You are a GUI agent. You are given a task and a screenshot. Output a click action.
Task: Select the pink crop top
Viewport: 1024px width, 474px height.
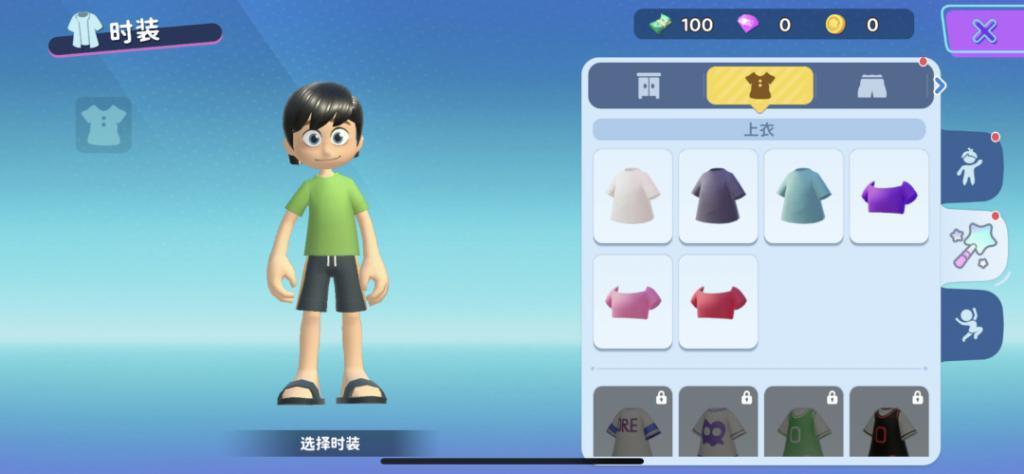[x=633, y=301]
